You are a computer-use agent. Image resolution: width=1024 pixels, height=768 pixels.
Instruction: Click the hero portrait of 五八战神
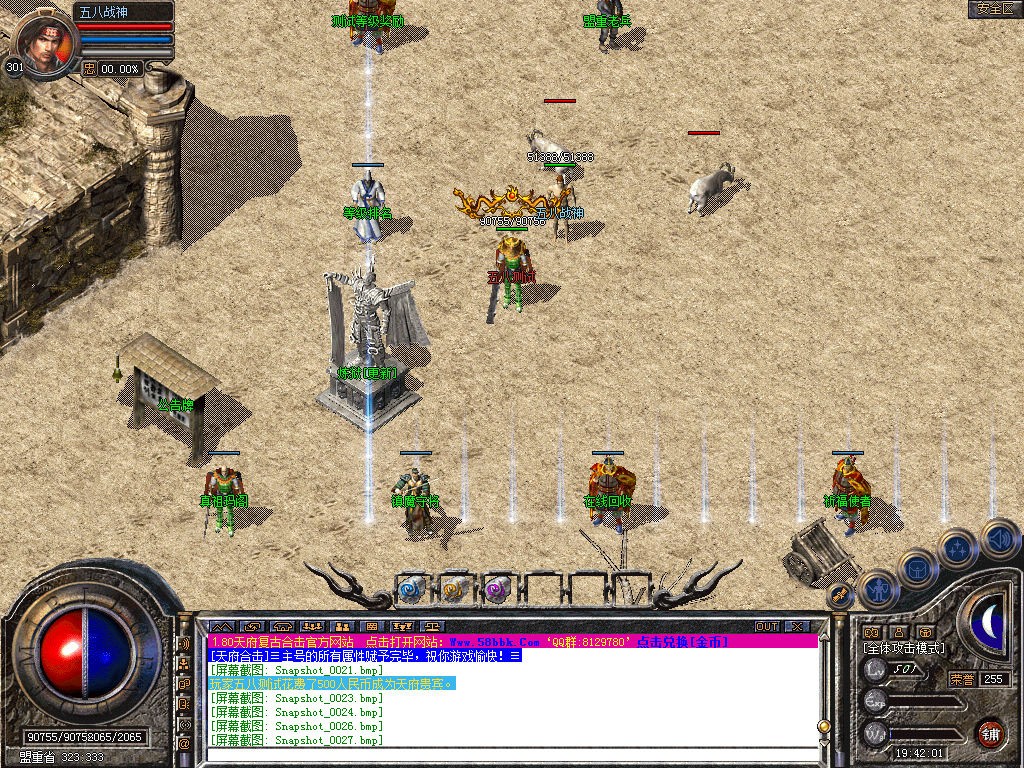tap(44, 42)
